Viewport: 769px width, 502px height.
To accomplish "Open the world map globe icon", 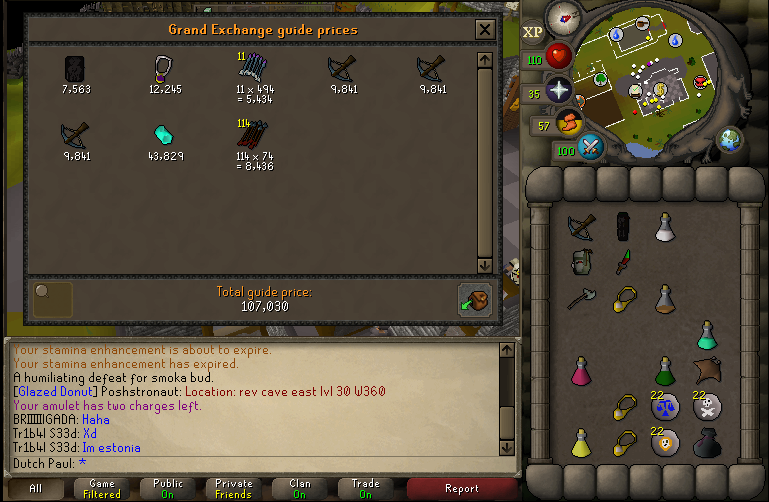I will pyautogui.click(x=732, y=139).
